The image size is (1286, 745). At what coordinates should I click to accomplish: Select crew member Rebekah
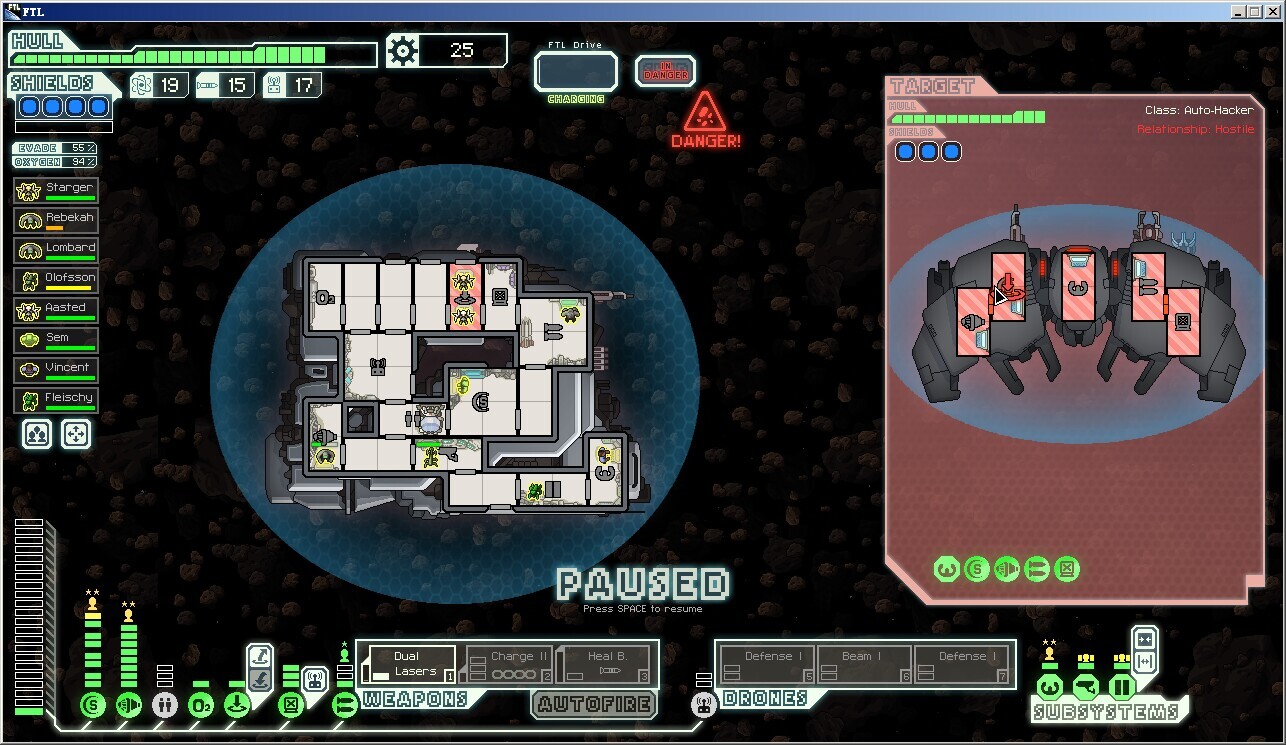pos(56,221)
